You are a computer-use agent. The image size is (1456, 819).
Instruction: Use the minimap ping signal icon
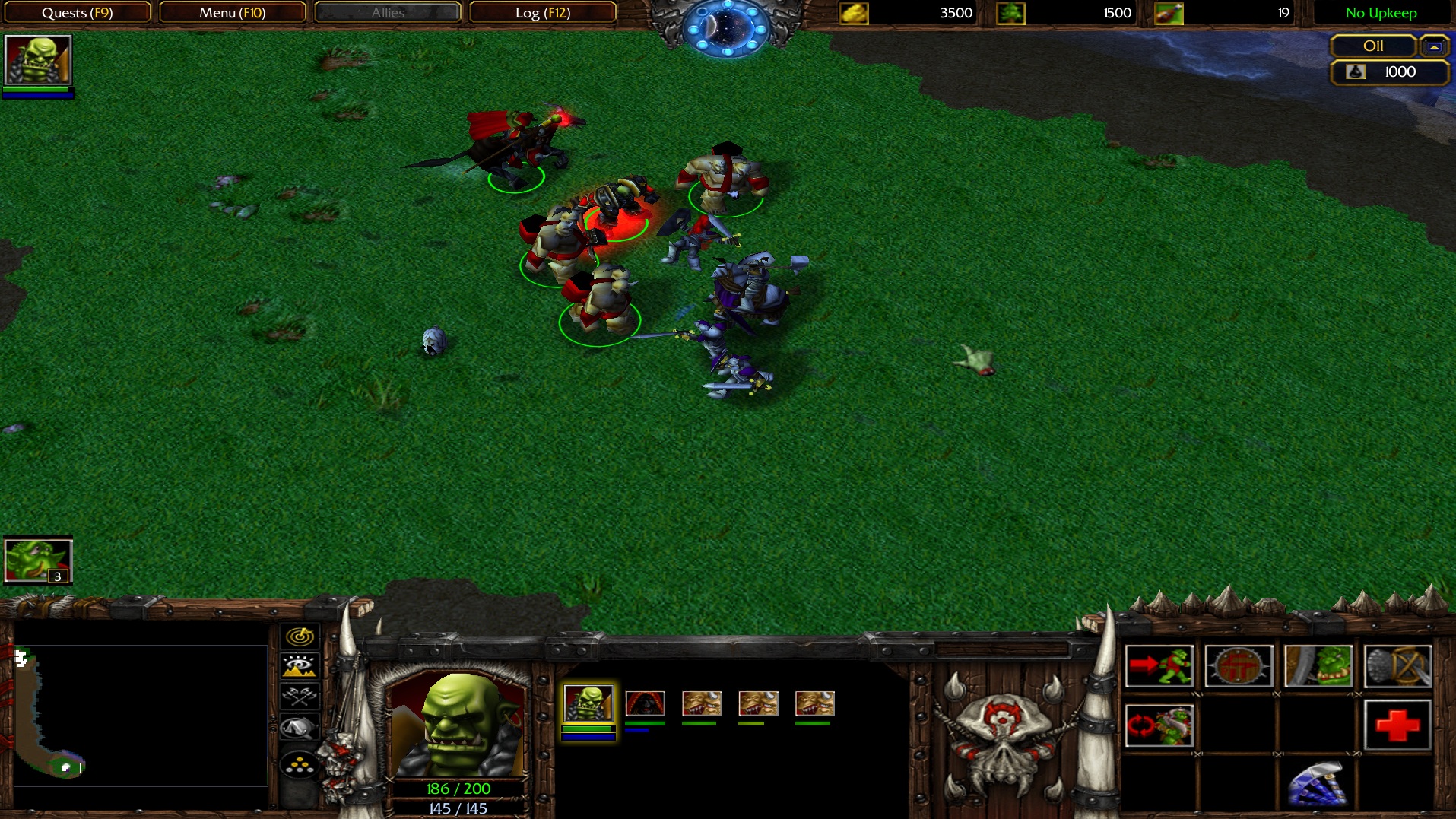pos(299,635)
